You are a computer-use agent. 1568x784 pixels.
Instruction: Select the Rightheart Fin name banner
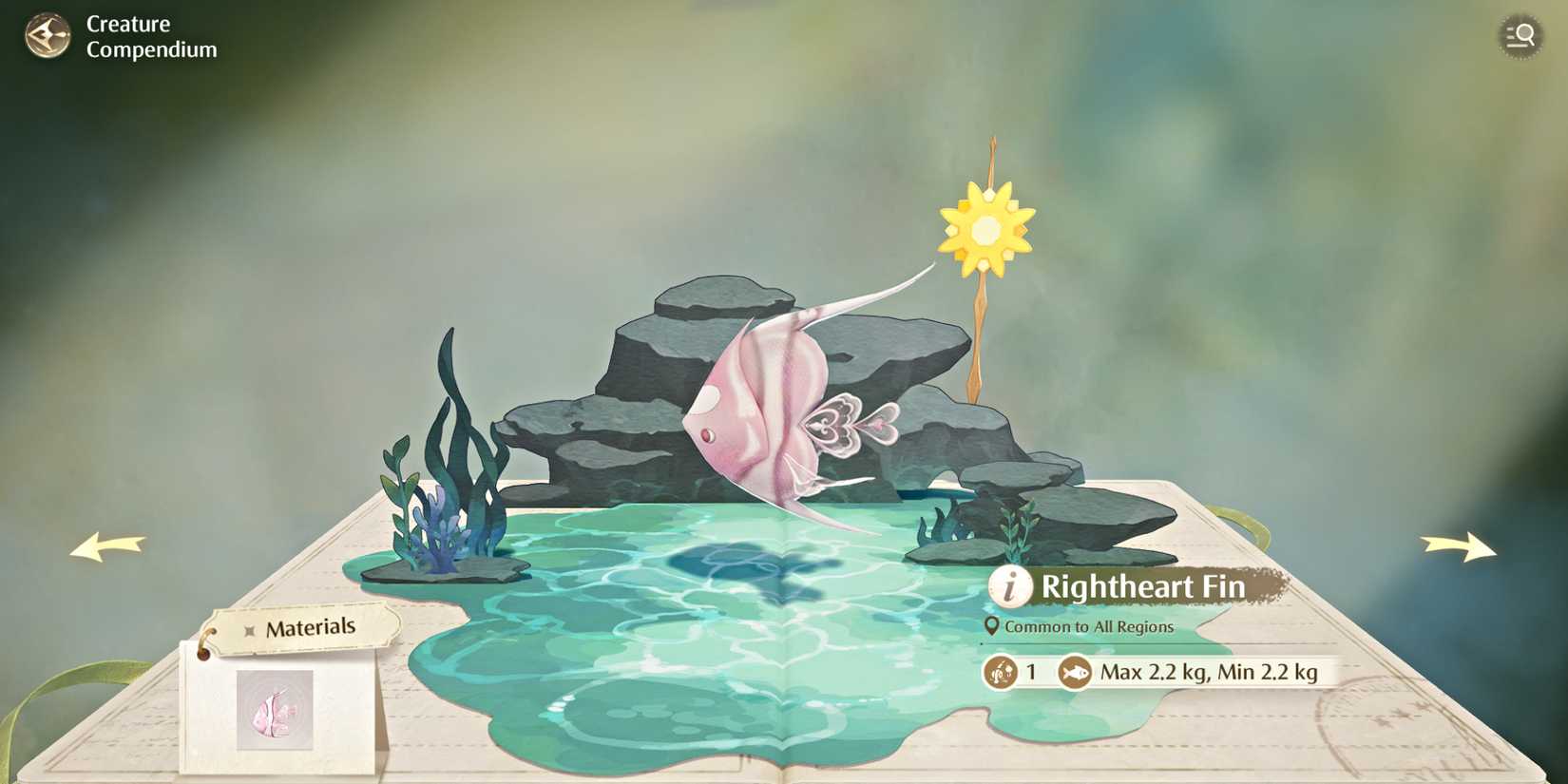point(1143,587)
